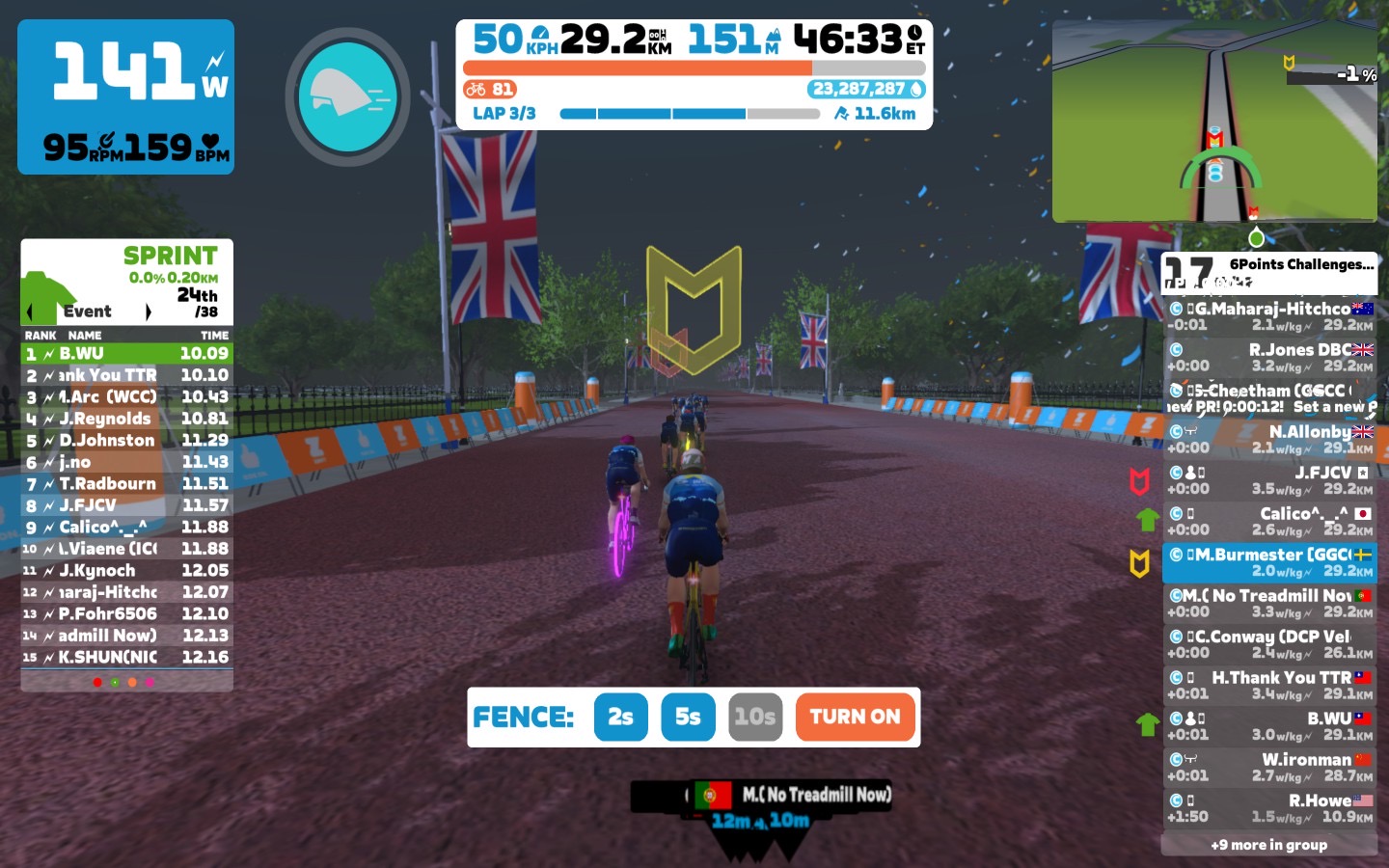The height and width of the screenshot is (868, 1389).
Task: Select R.Jones DBC in nearby riders list
Action: [1269, 357]
